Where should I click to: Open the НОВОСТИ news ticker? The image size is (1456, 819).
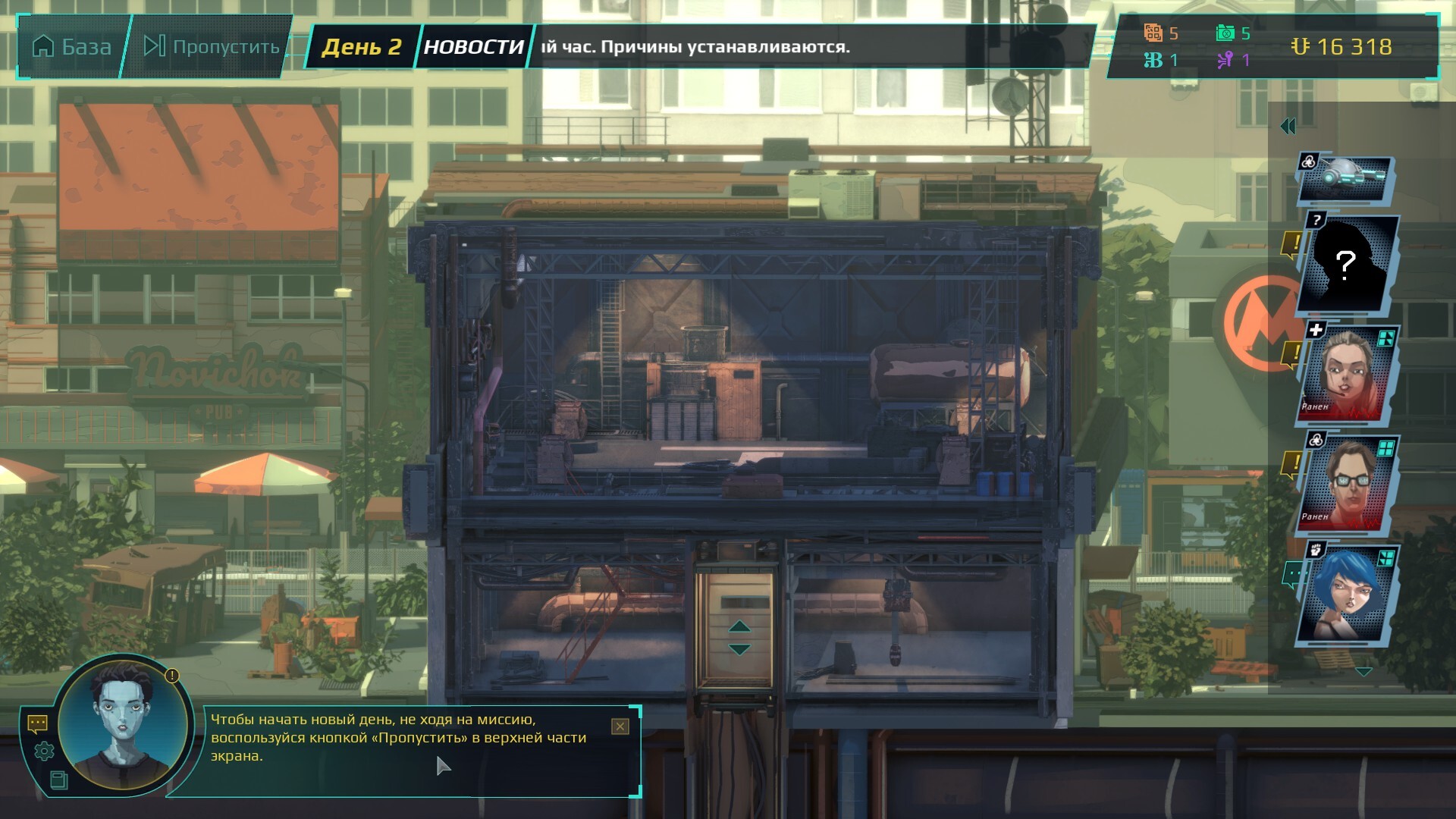[473, 47]
